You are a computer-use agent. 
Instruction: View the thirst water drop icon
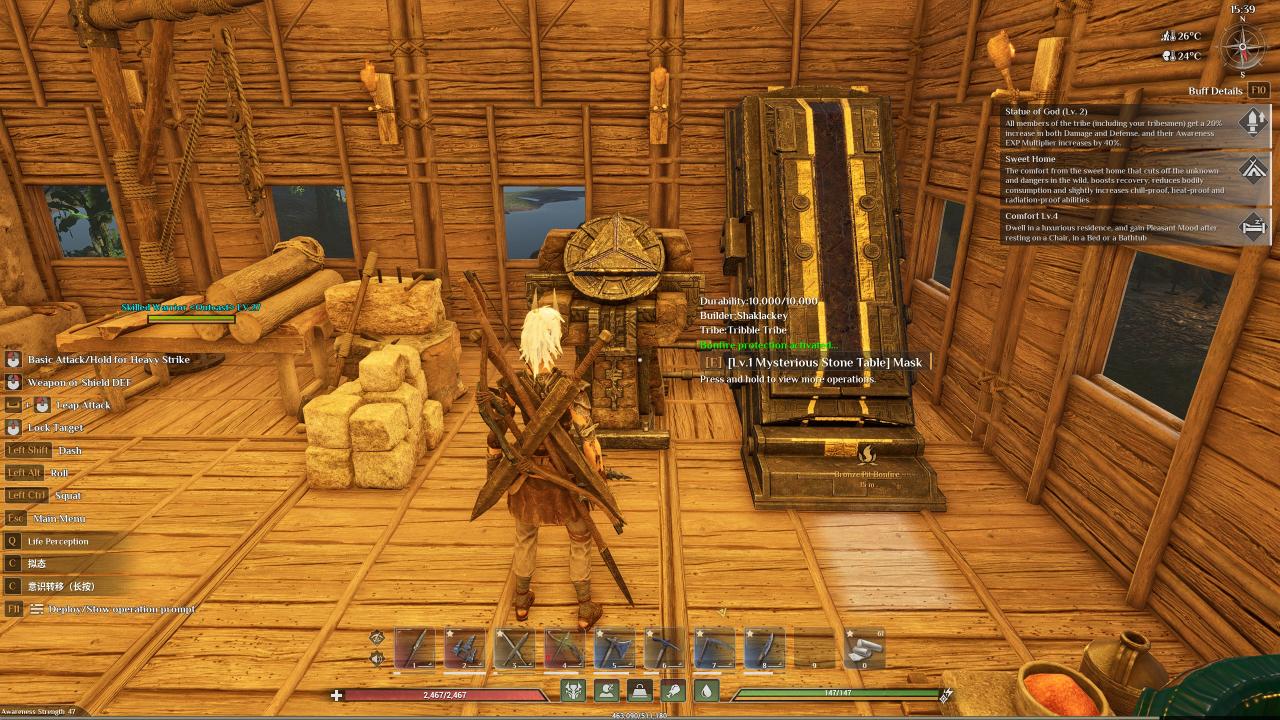[706, 690]
